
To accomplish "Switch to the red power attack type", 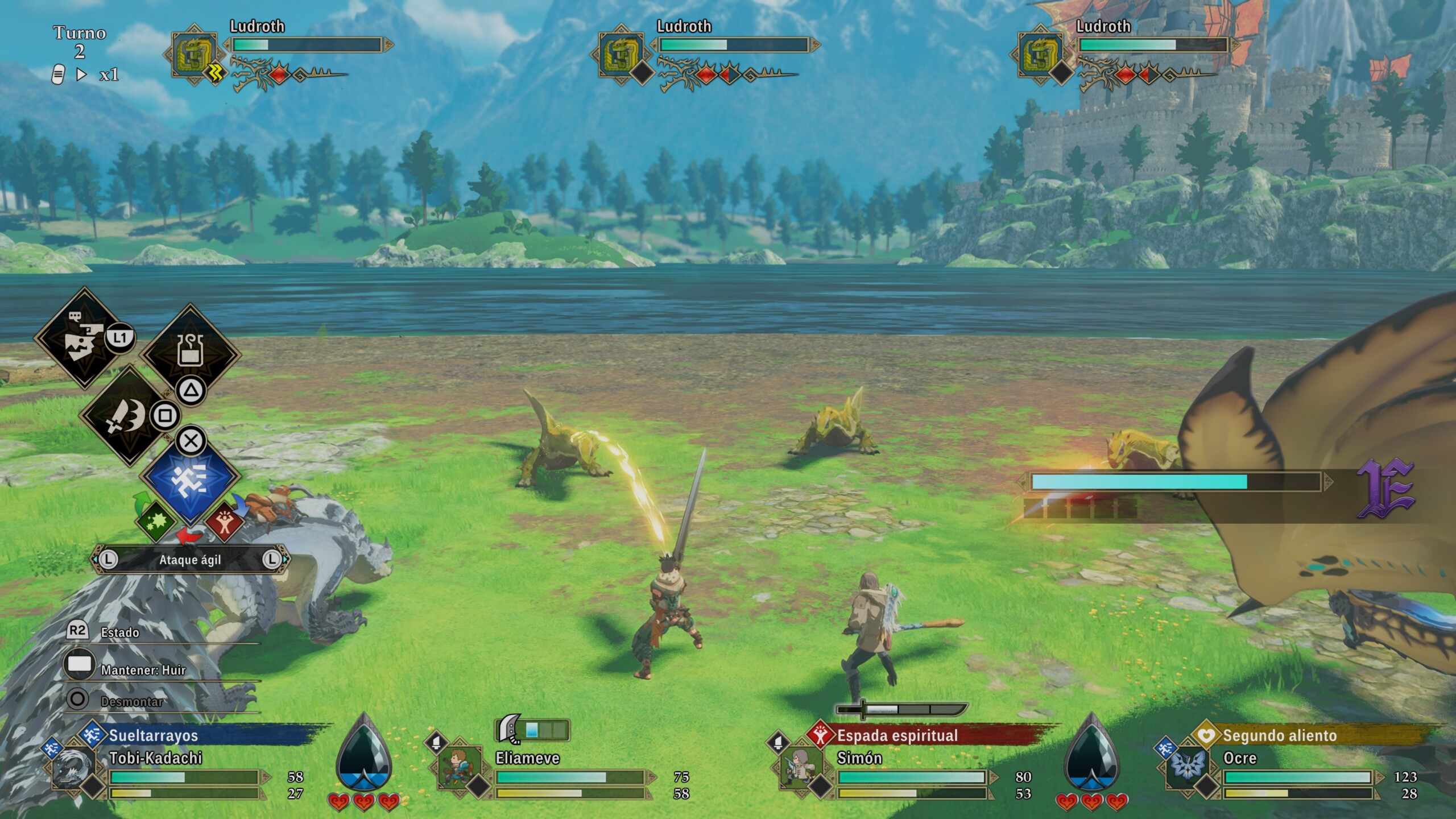I will [225, 521].
